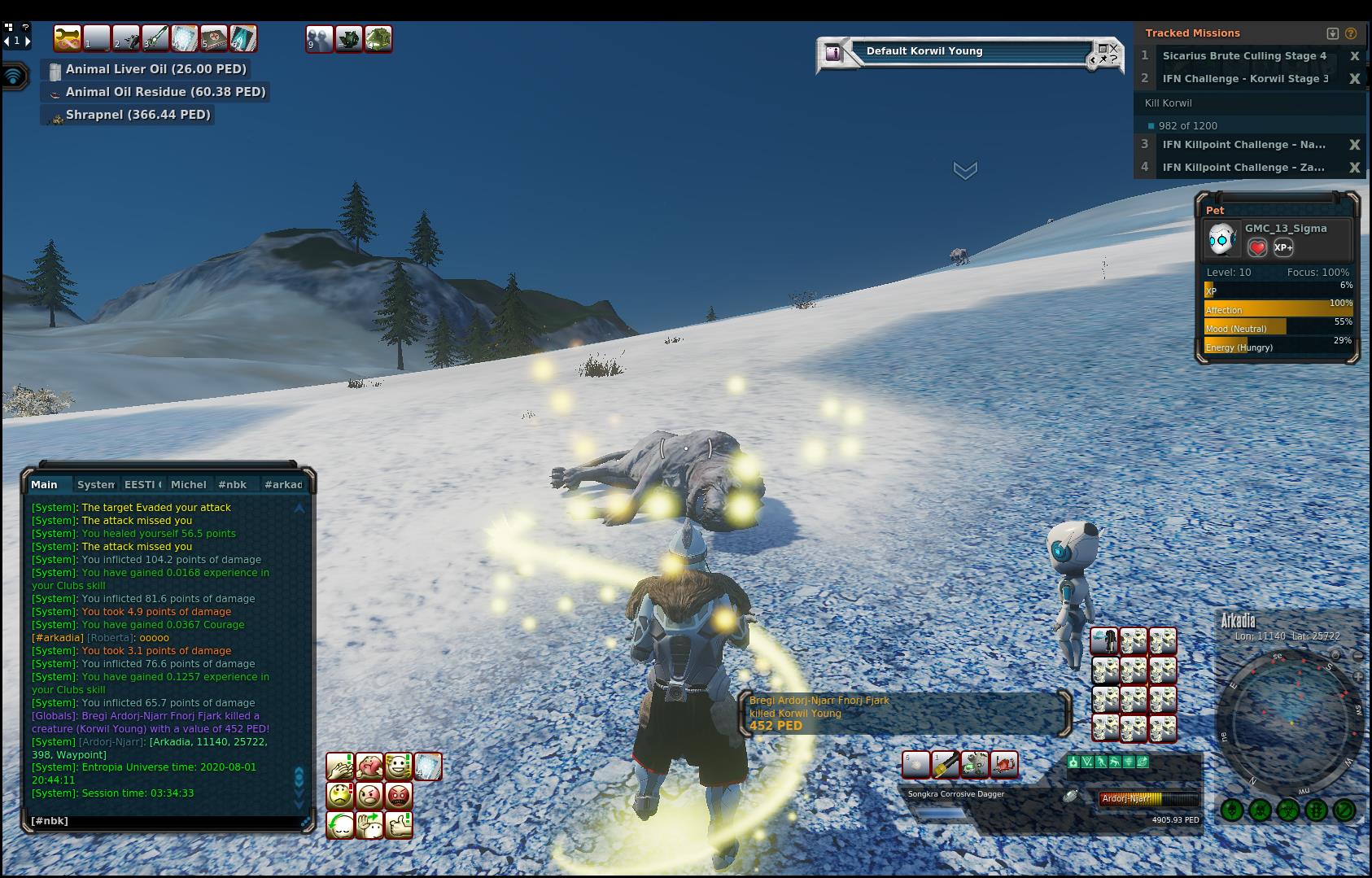This screenshot has width=1372, height=878.
Task: Activate the clapping hands emote
Action: tap(340, 767)
